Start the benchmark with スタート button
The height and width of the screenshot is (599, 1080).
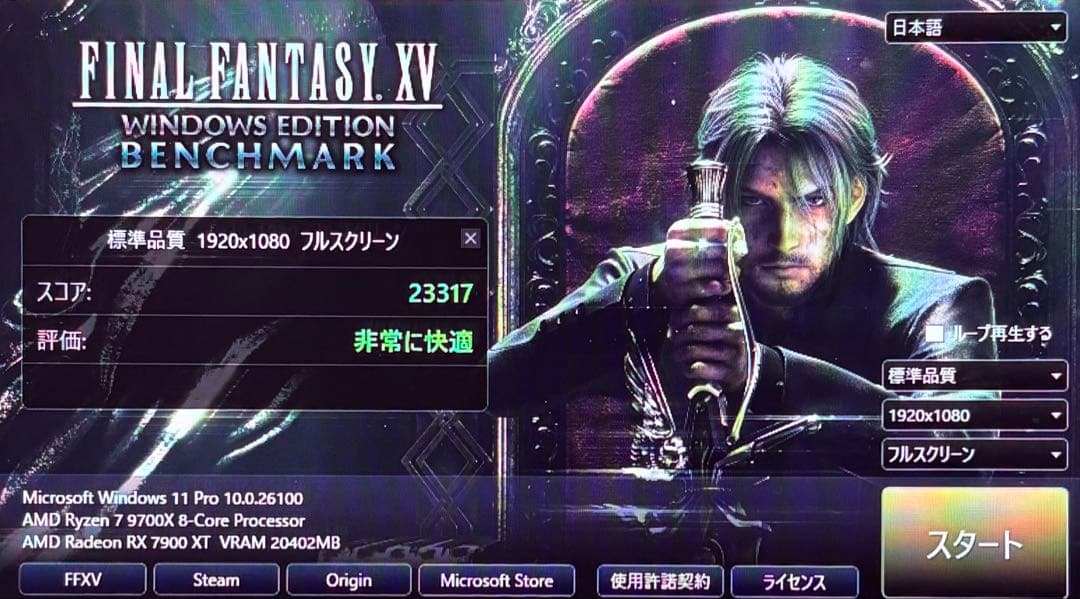(974, 544)
